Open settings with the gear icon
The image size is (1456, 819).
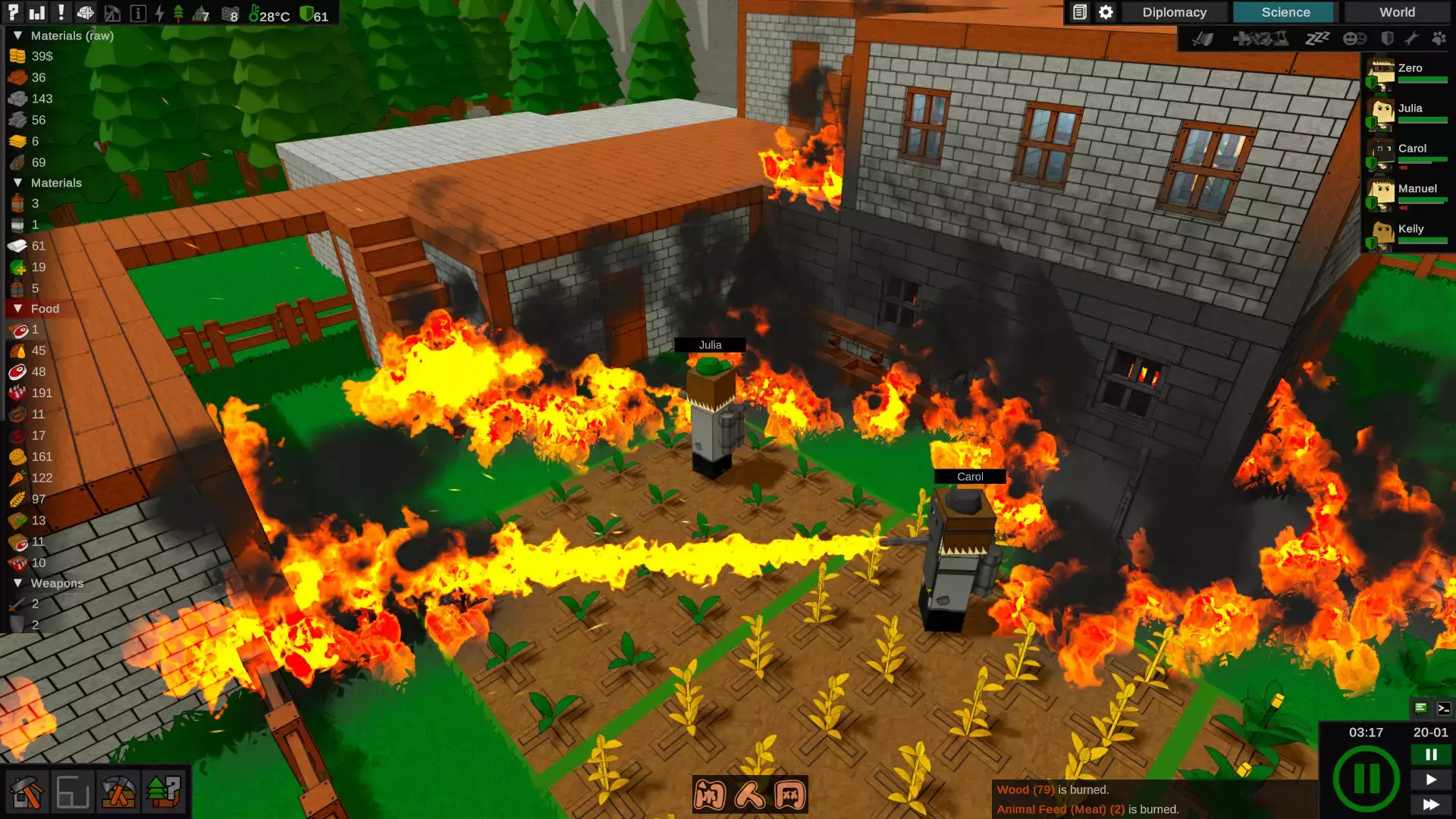point(1106,12)
